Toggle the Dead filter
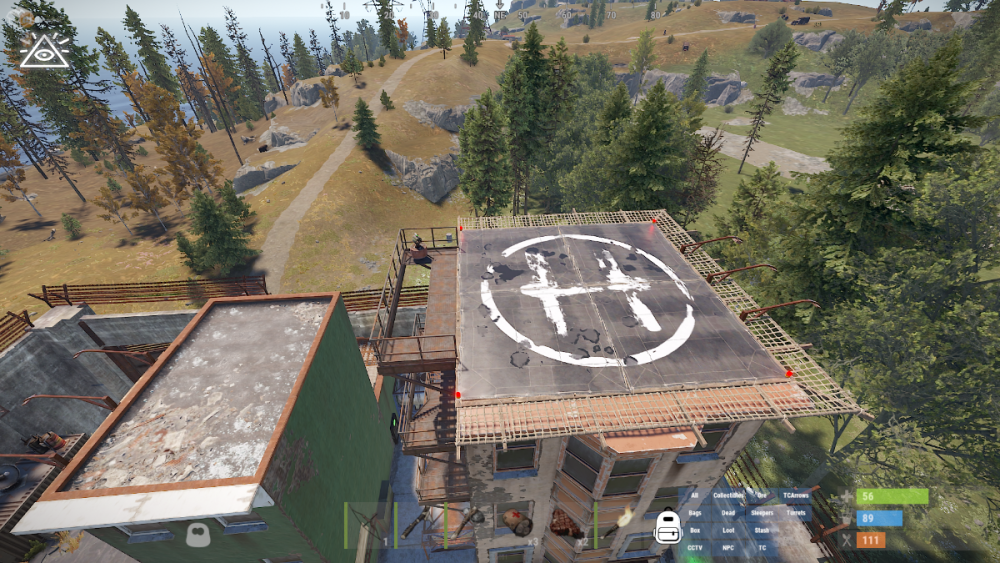This screenshot has width=1000, height=563. [x=728, y=513]
